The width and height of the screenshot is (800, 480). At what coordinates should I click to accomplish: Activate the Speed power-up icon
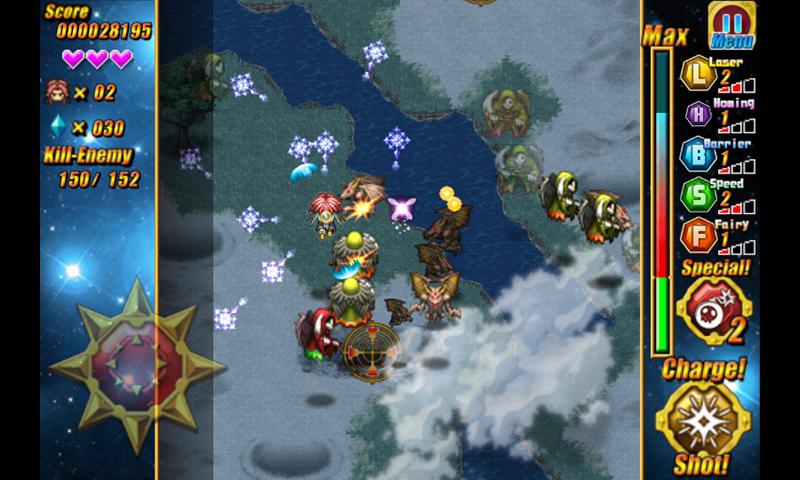pos(695,195)
